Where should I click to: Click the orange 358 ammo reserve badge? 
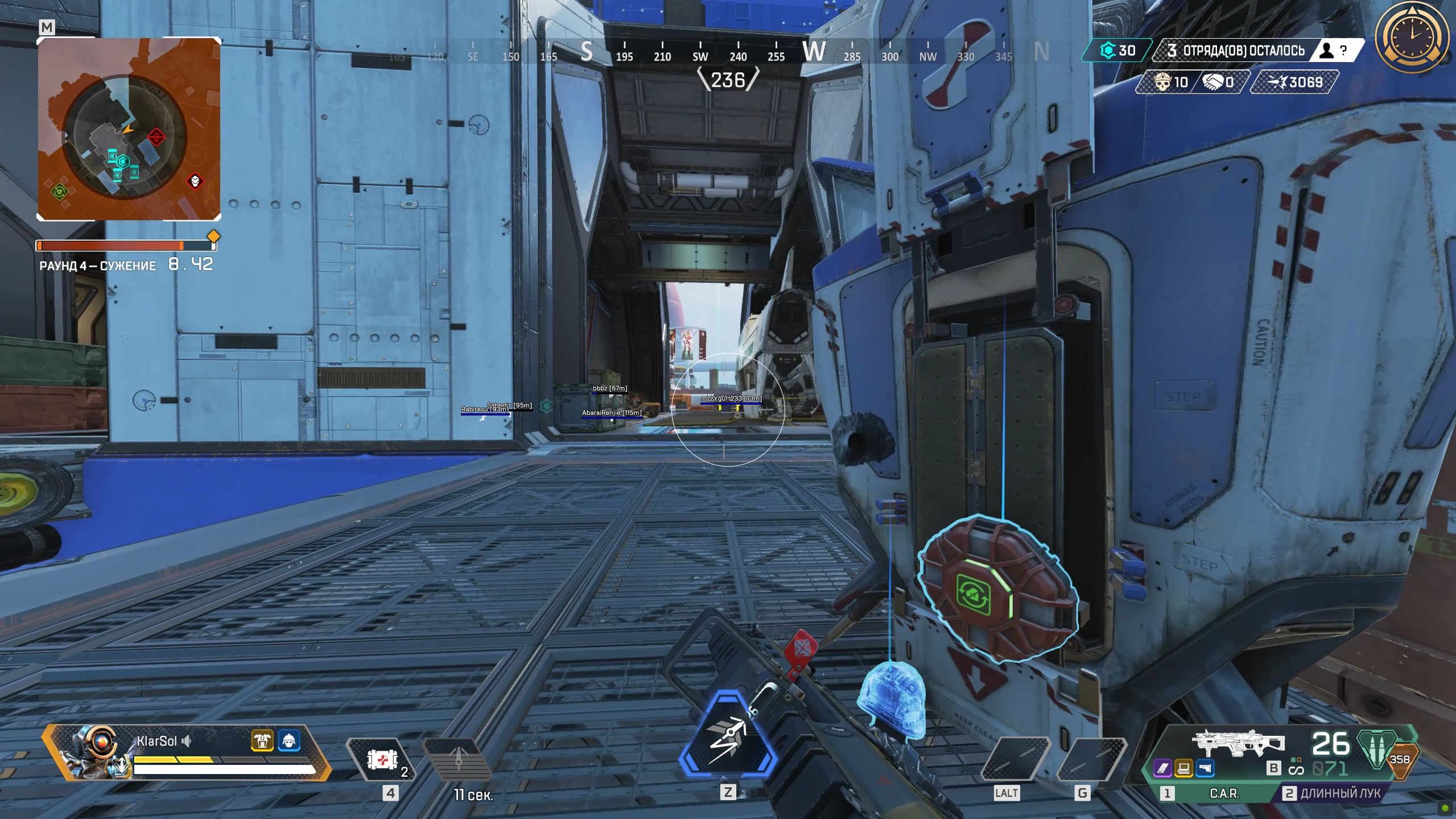tap(1400, 760)
